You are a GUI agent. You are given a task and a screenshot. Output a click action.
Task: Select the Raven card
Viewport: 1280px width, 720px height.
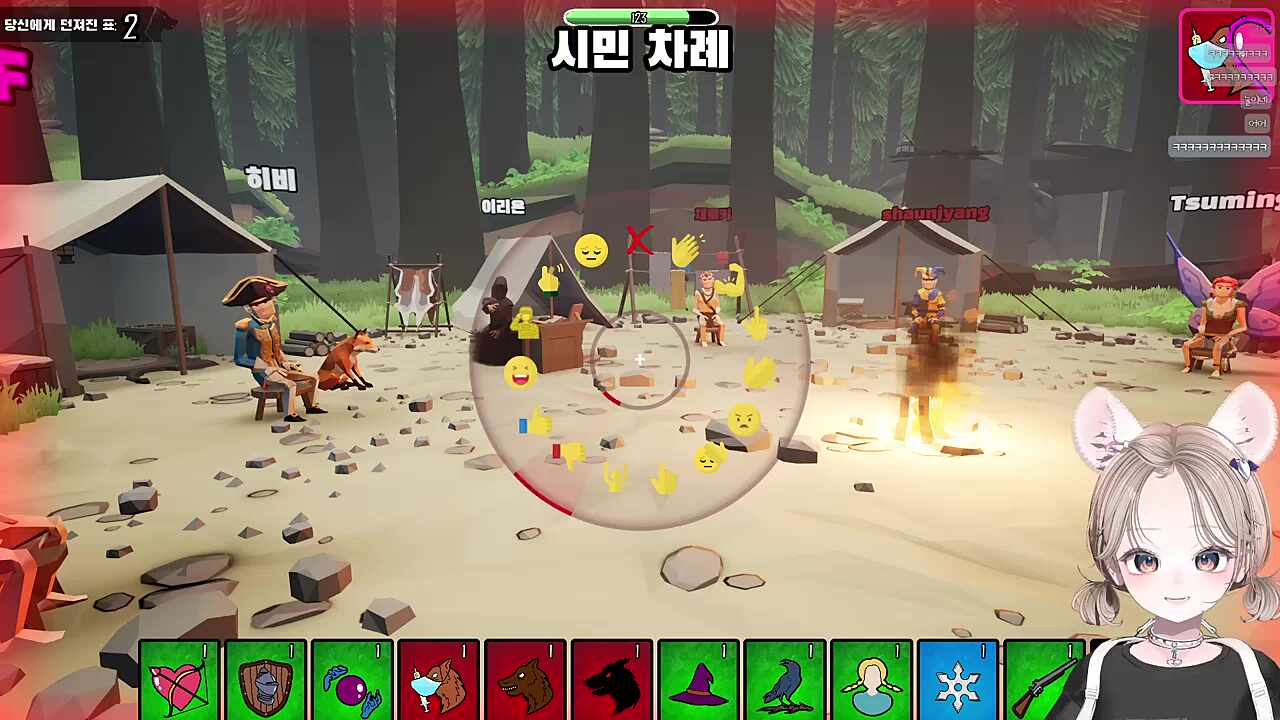click(x=785, y=678)
